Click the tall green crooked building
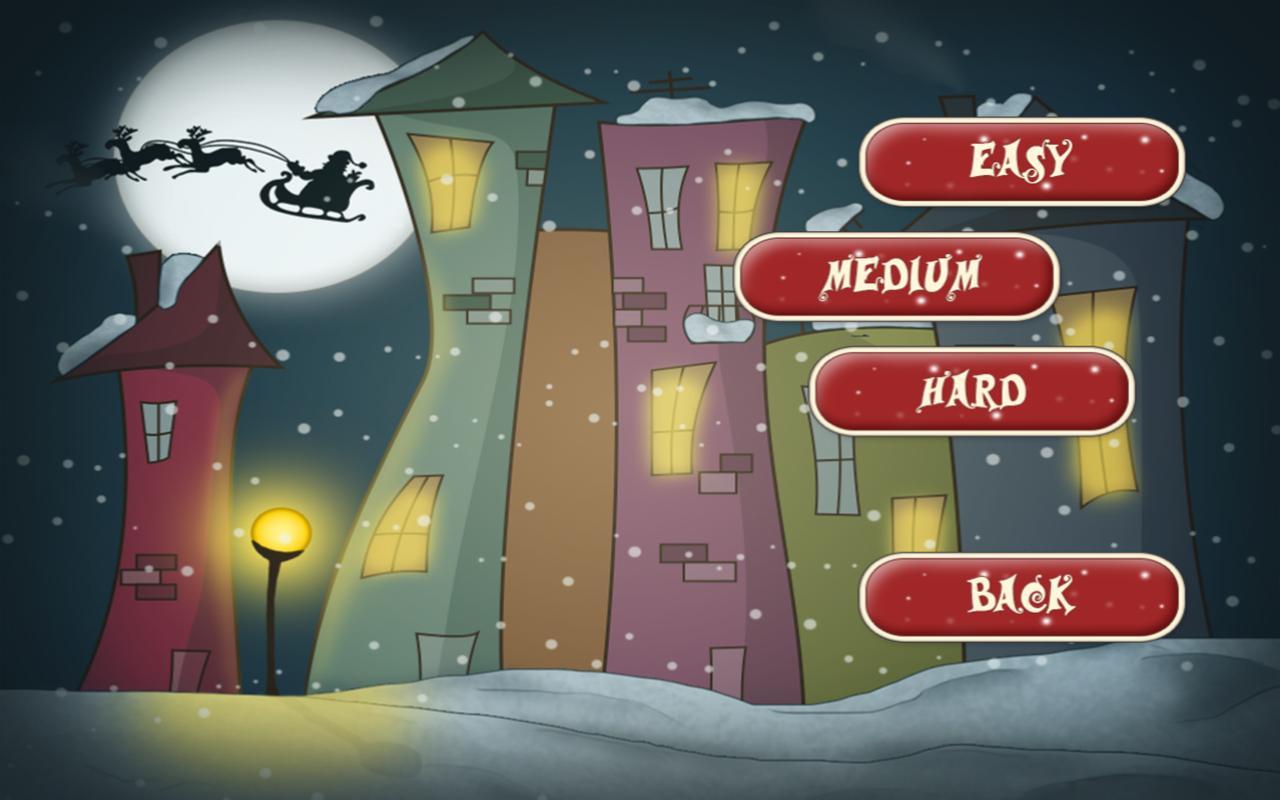The image size is (1280, 800). [x=450, y=400]
